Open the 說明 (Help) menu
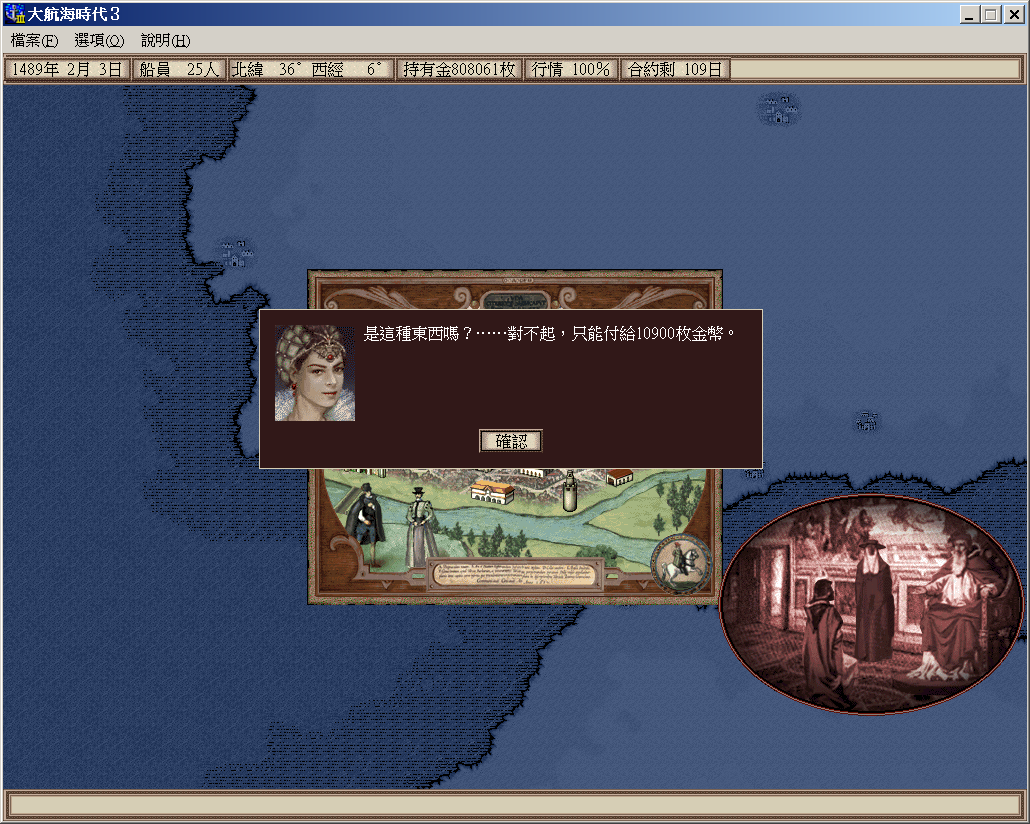Screen dimensions: 1030x824 pyautogui.click(x=165, y=41)
